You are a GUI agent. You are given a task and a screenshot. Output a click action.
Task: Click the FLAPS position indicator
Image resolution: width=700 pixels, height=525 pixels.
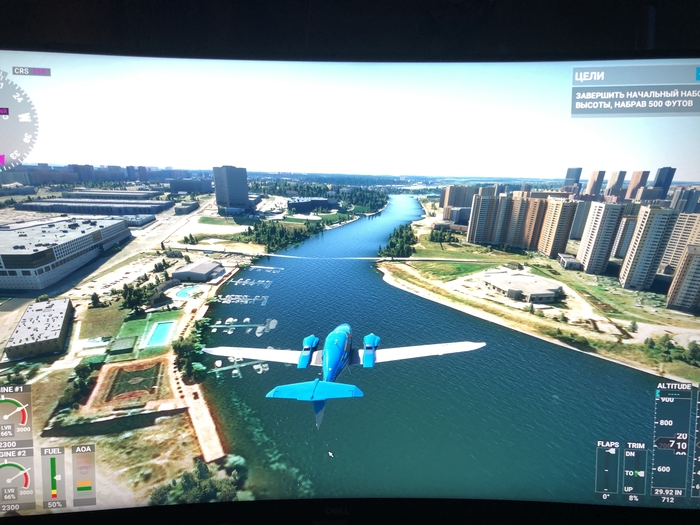607,470
